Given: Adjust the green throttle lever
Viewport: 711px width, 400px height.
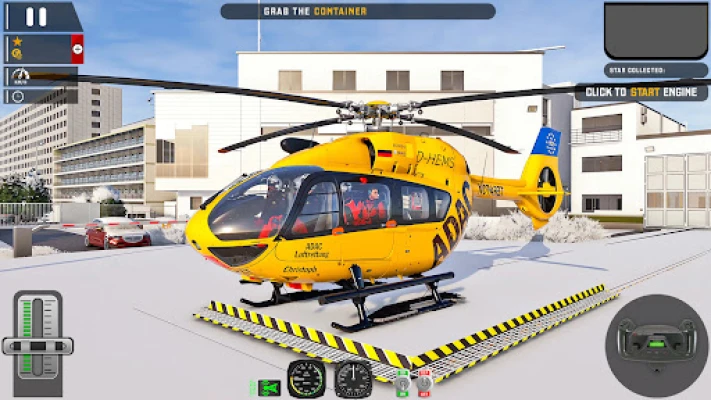Looking at the screenshot, I should click(x=38, y=345).
